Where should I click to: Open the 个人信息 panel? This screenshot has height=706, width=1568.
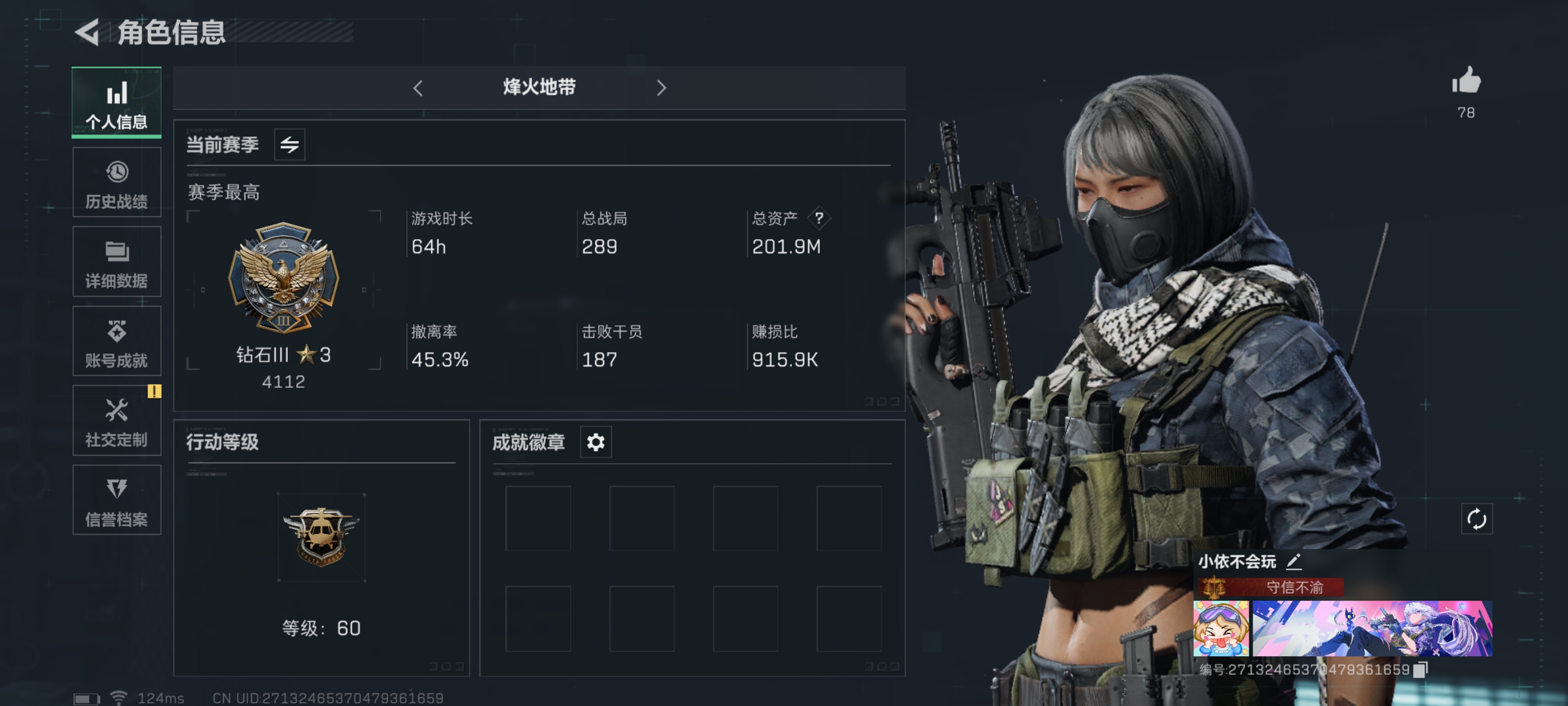click(116, 103)
